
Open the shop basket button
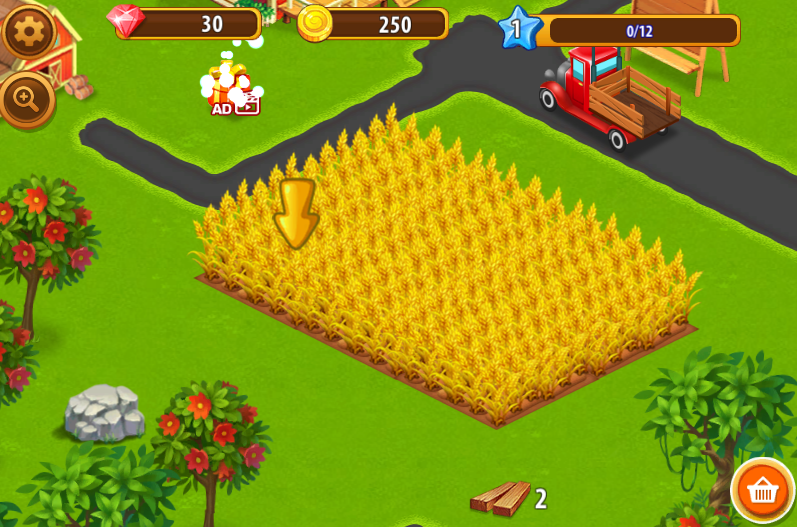[x=763, y=490]
